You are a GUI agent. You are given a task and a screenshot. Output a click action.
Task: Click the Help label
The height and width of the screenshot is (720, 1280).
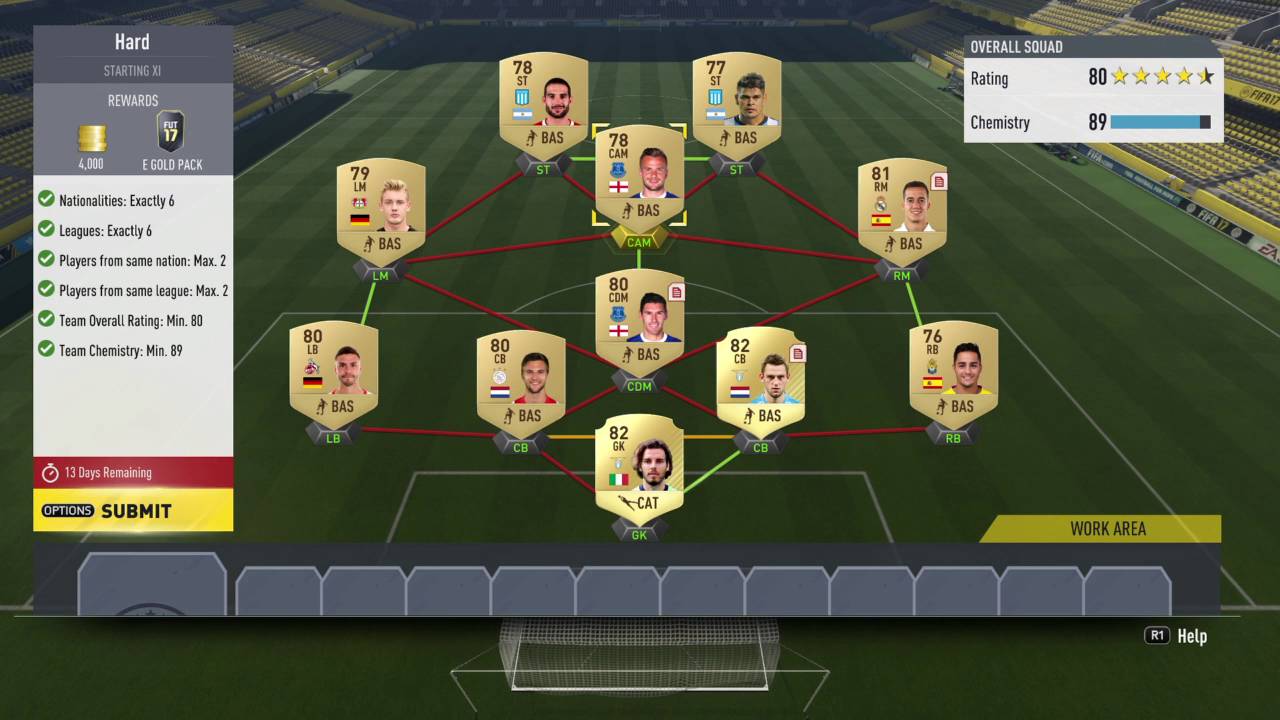click(x=1192, y=636)
